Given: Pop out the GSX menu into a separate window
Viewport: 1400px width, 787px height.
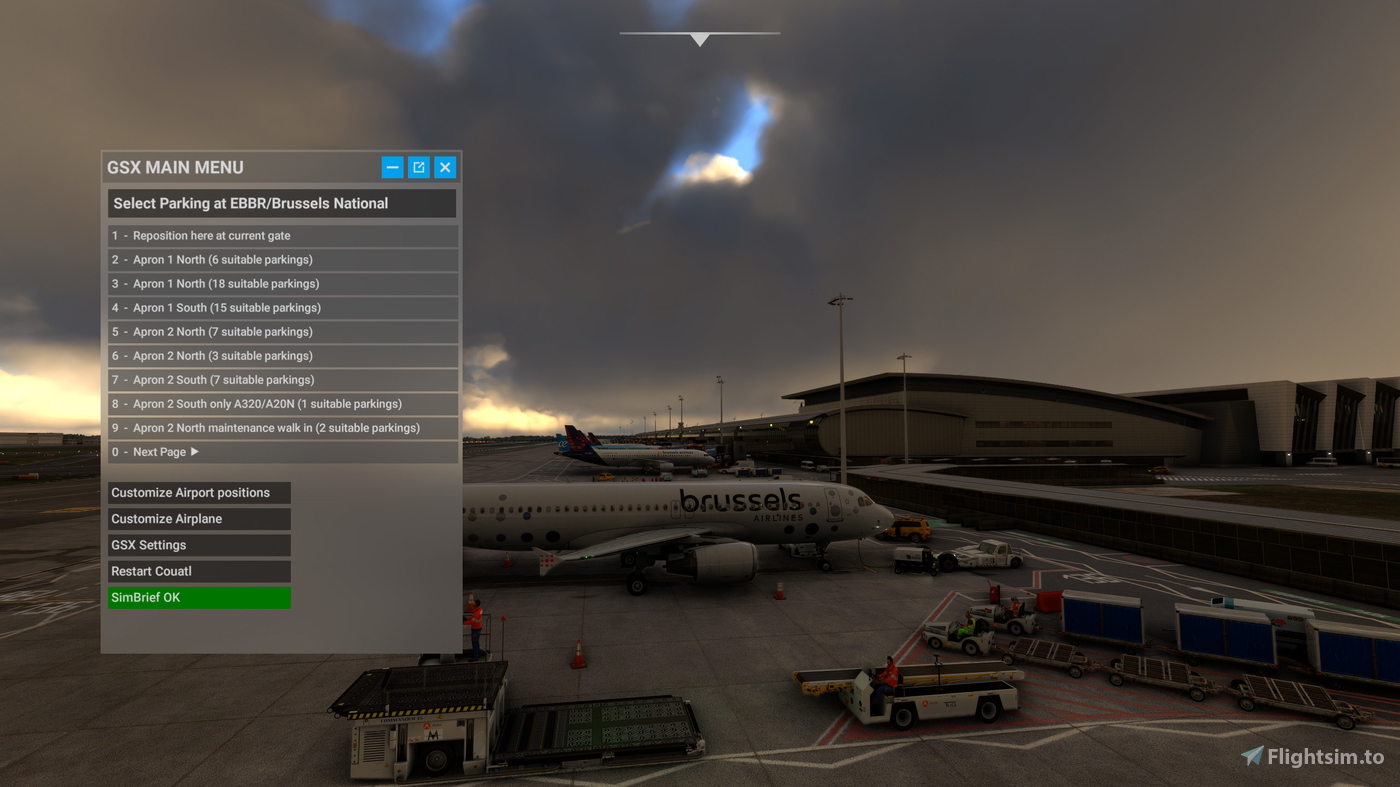Looking at the screenshot, I should click(x=418, y=167).
